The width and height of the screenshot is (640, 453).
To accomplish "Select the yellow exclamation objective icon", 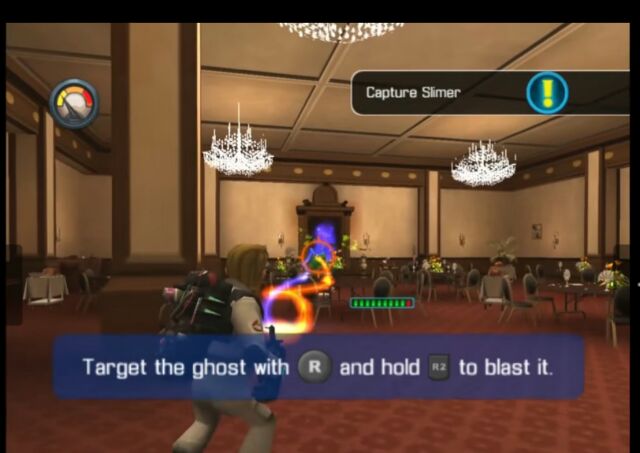I will pyautogui.click(x=547, y=93).
